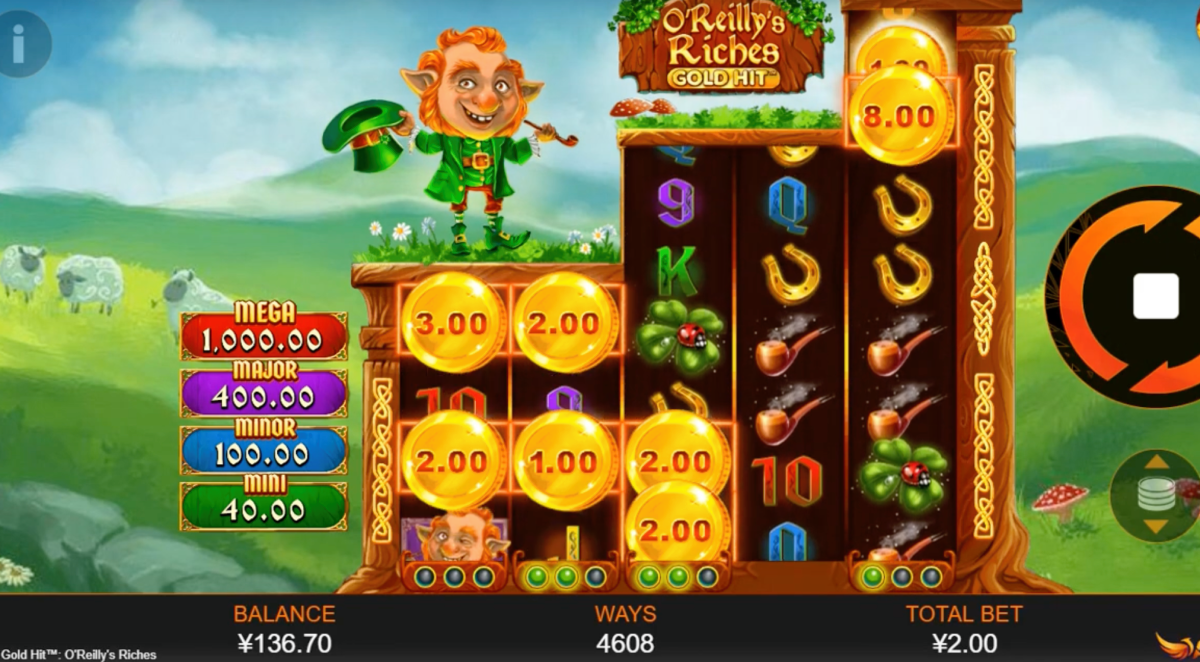Screen dimensions: 1200x662
Task: Open the coin stack bet selector
Action: pos(1153,496)
